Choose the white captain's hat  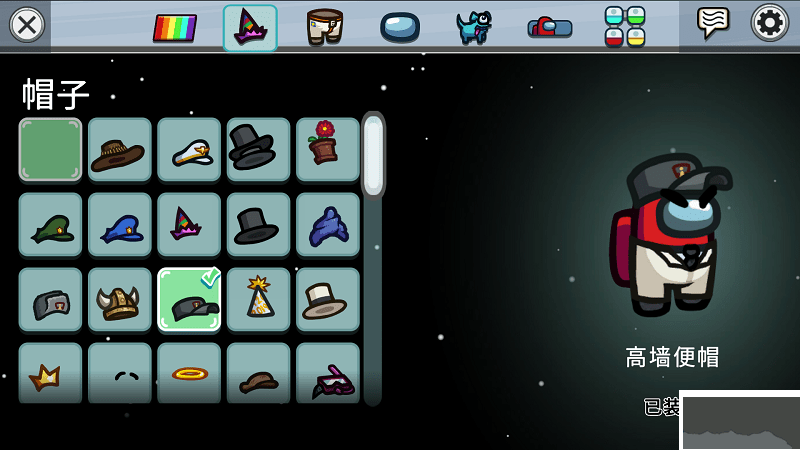click(189, 150)
